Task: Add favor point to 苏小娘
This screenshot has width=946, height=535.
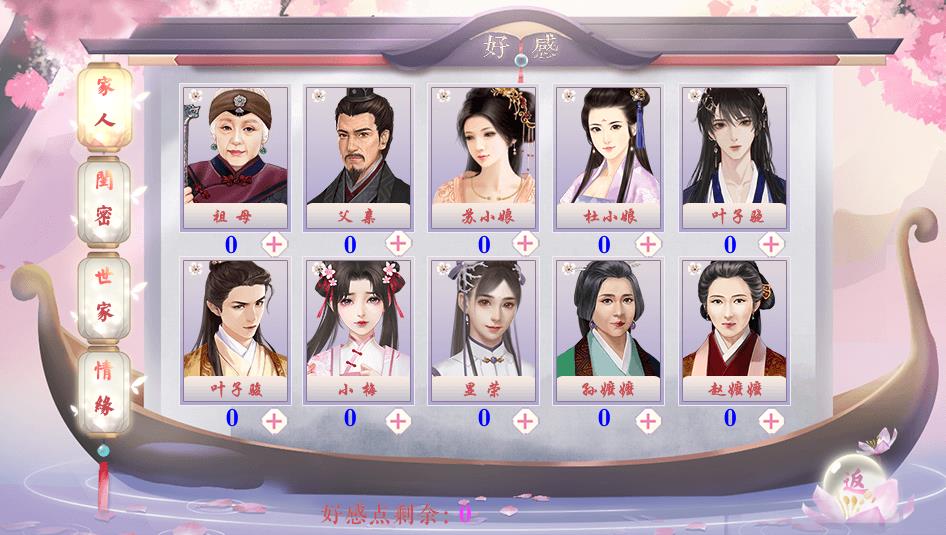Action: (x=523, y=244)
